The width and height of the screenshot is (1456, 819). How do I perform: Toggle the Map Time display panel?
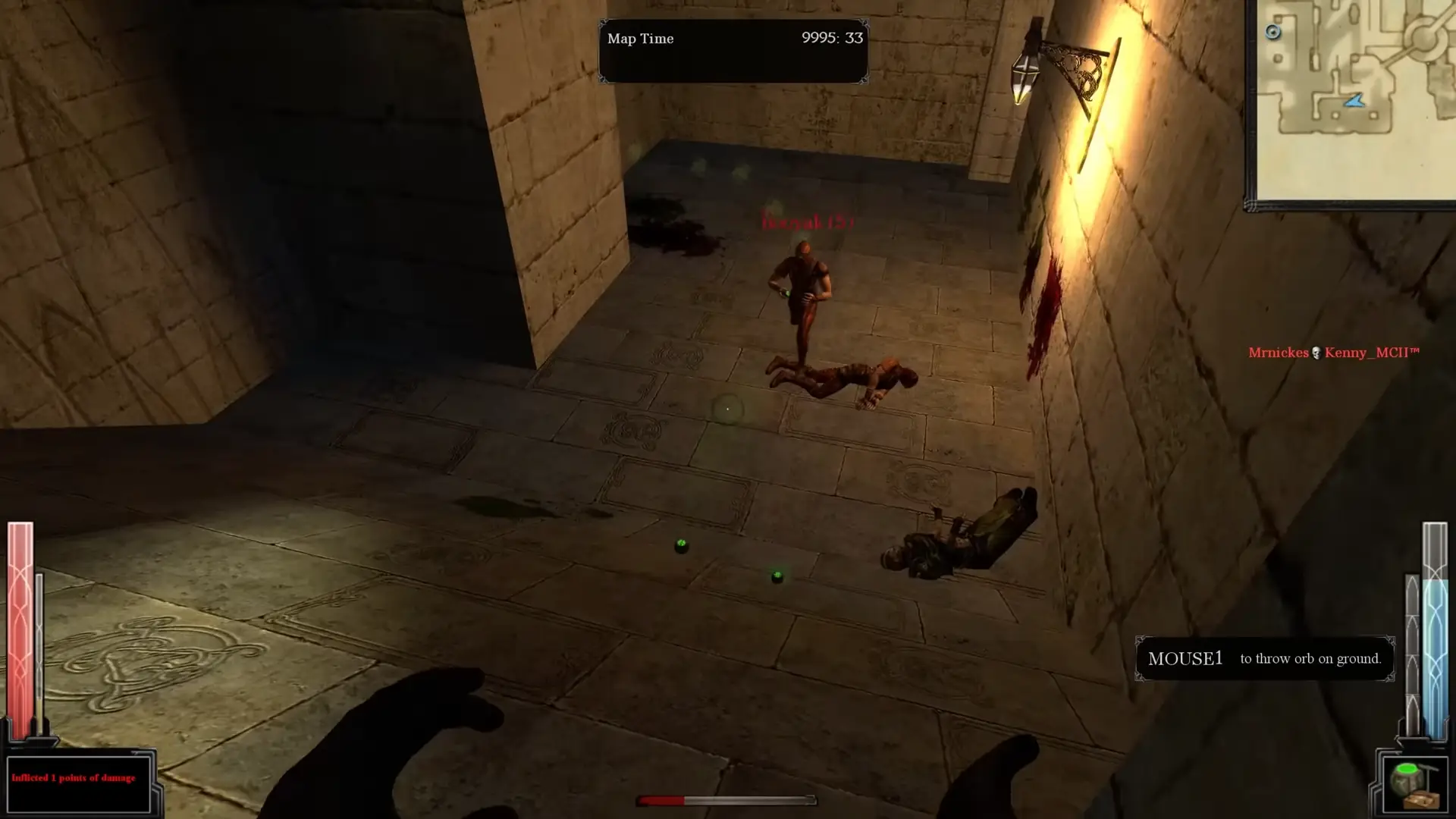[x=733, y=51]
